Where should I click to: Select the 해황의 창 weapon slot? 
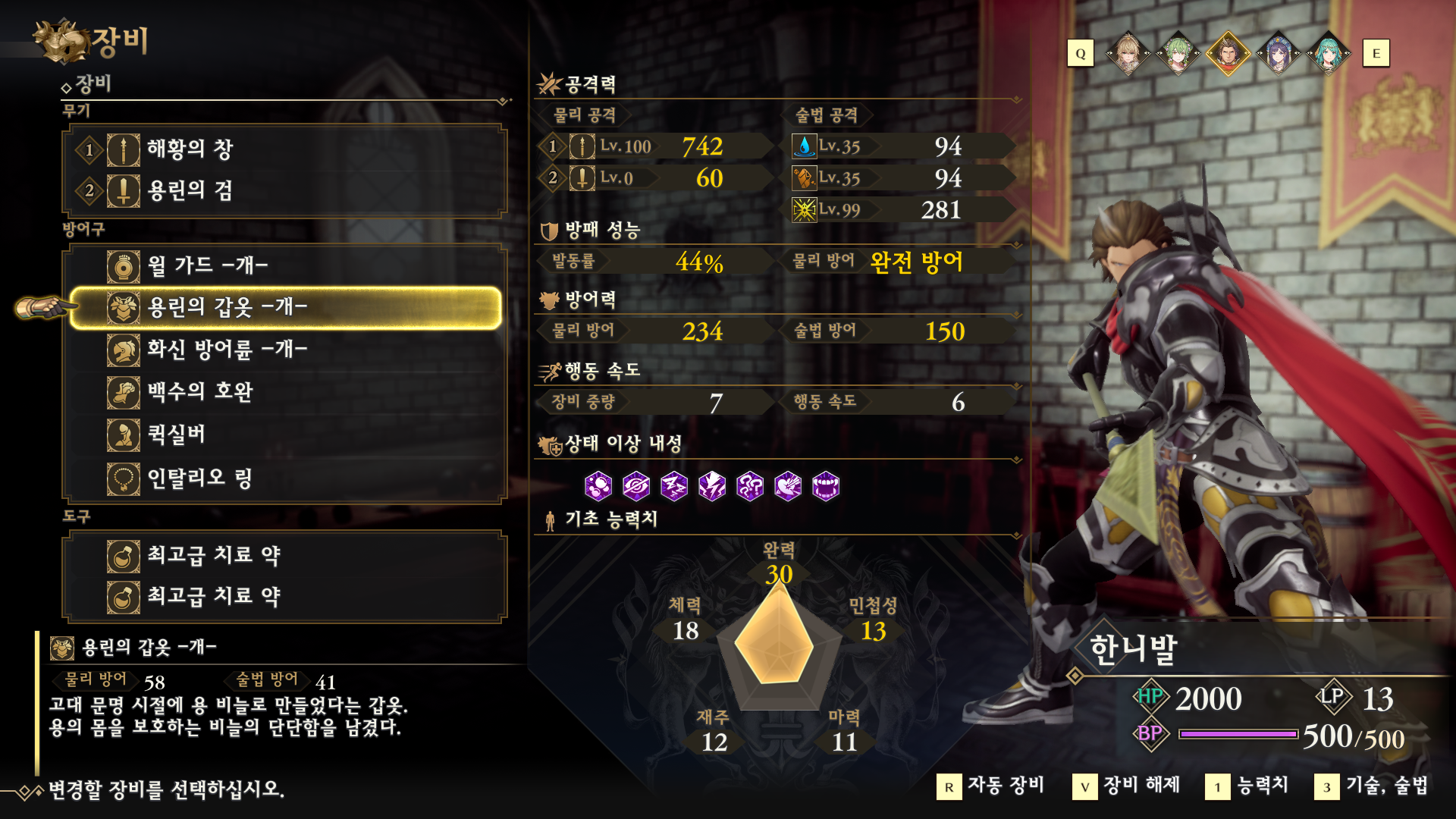[284, 149]
